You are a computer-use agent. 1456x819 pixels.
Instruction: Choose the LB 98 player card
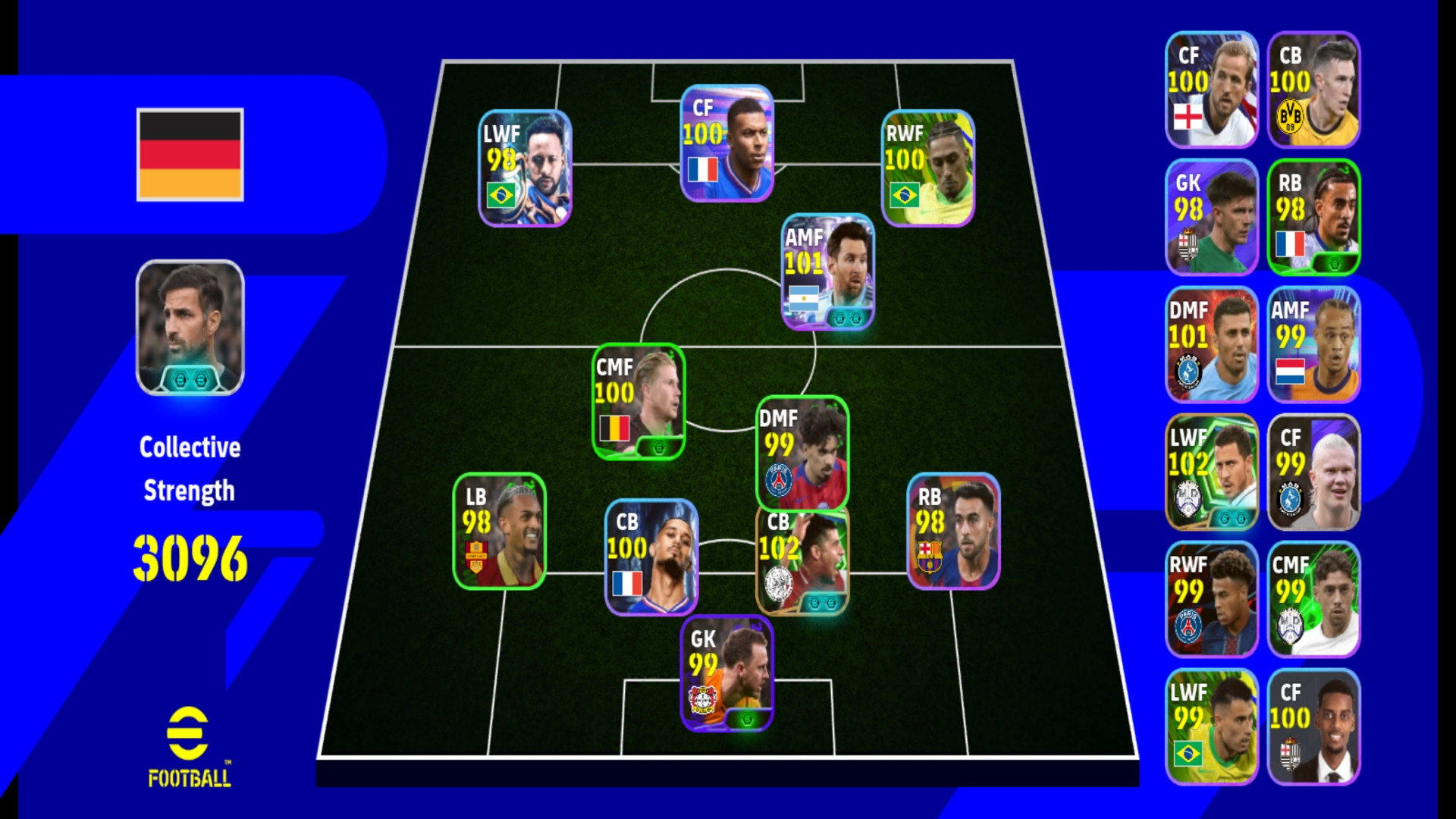[499, 531]
